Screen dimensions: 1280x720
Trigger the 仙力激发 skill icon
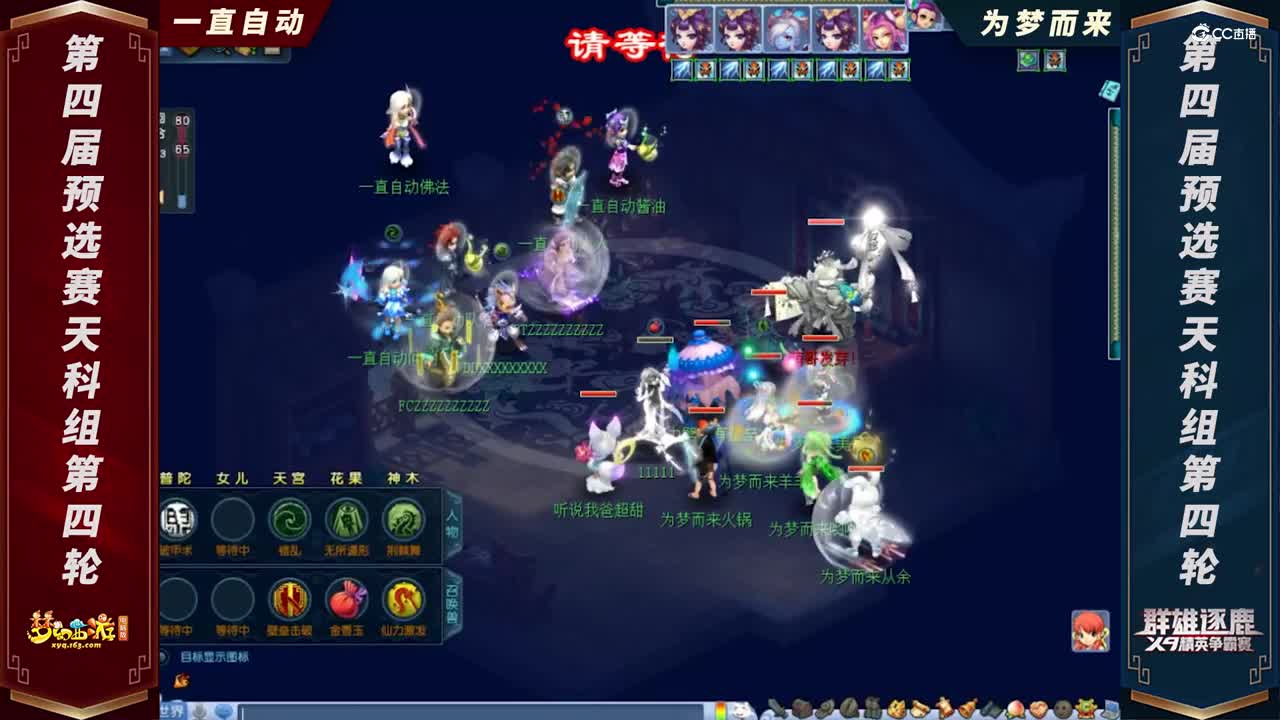(403, 600)
